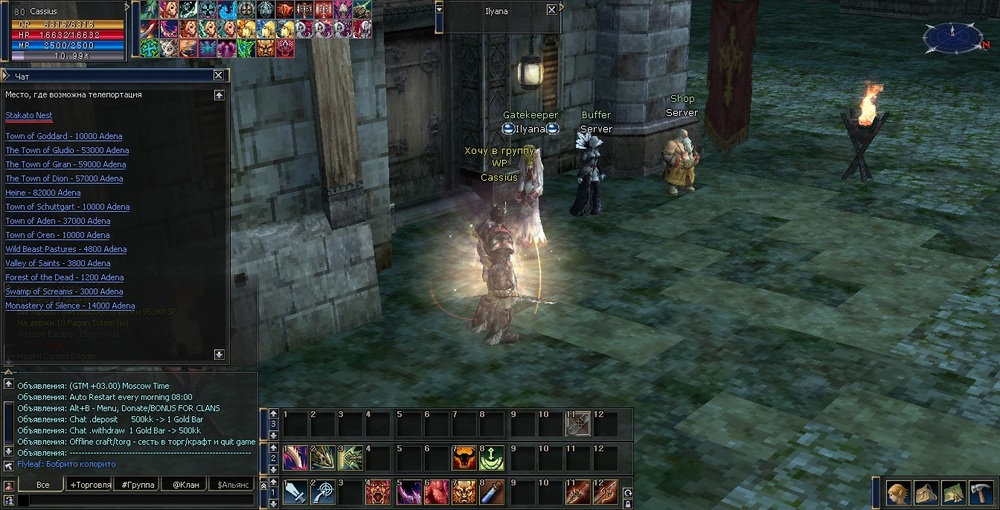Activate the bull head buff skill
This screenshot has height=510, width=1000.
pyautogui.click(x=464, y=458)
